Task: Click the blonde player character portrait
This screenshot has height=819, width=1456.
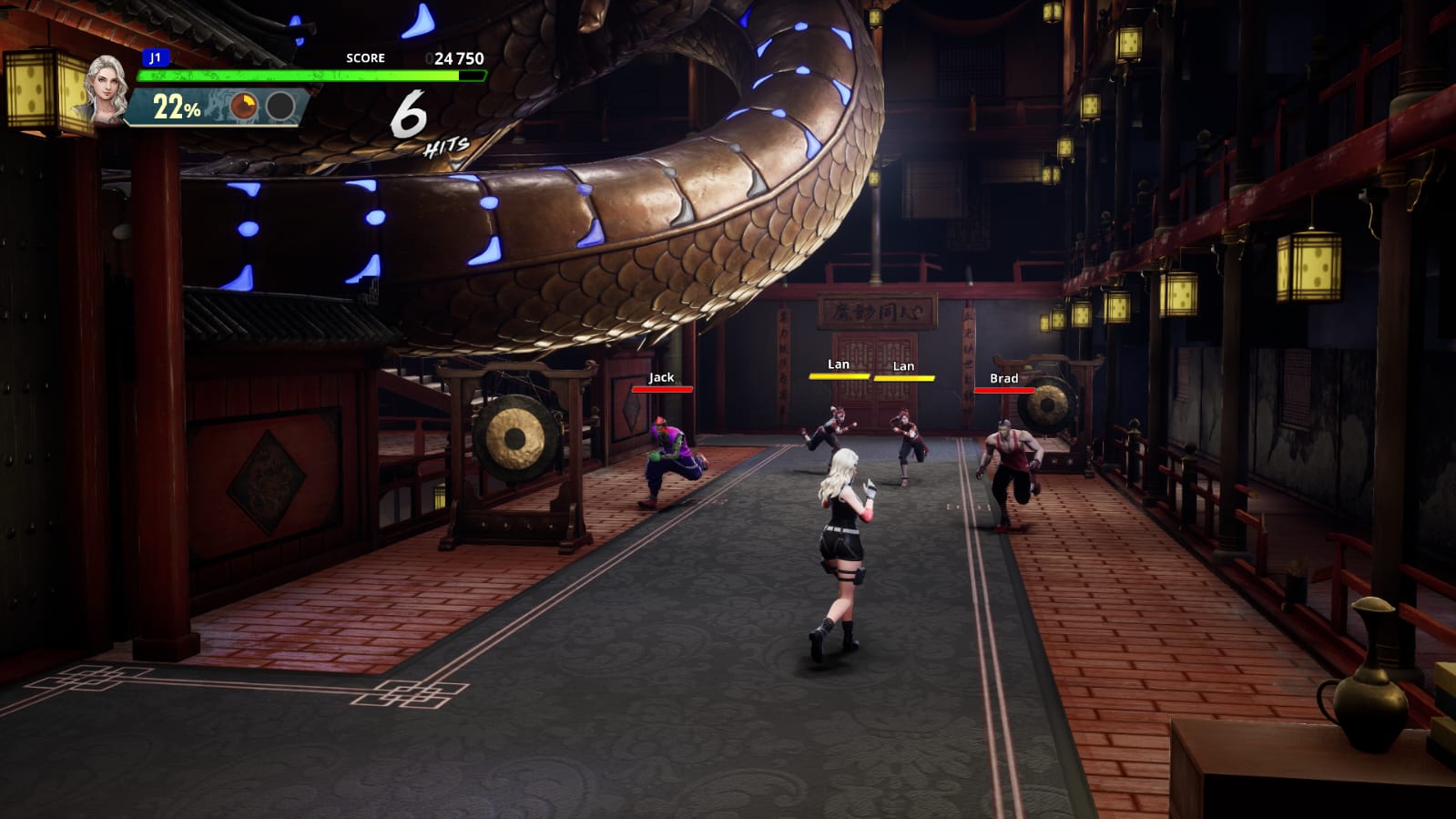Action: 106,88
